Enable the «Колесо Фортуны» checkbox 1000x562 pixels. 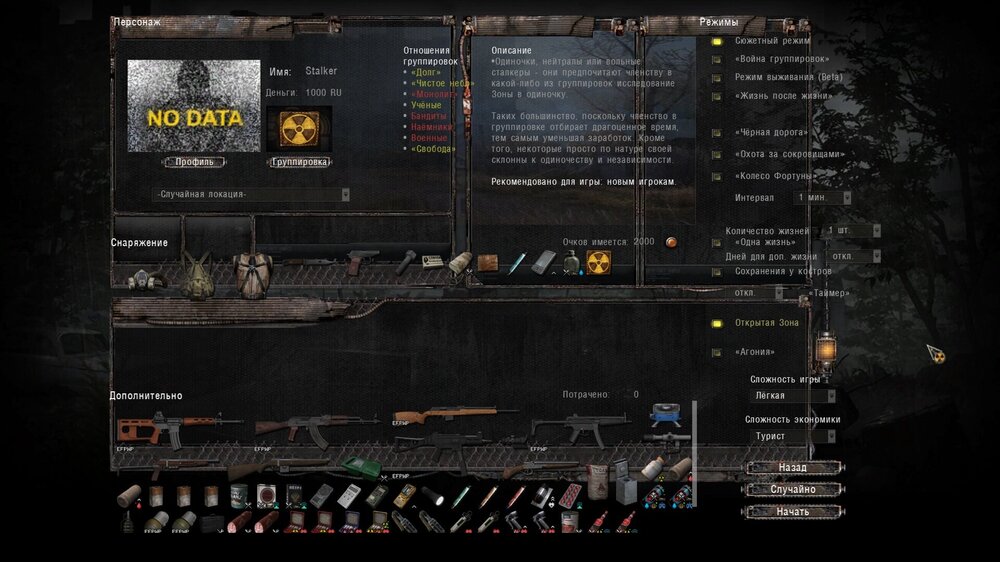tap(717, 177)
